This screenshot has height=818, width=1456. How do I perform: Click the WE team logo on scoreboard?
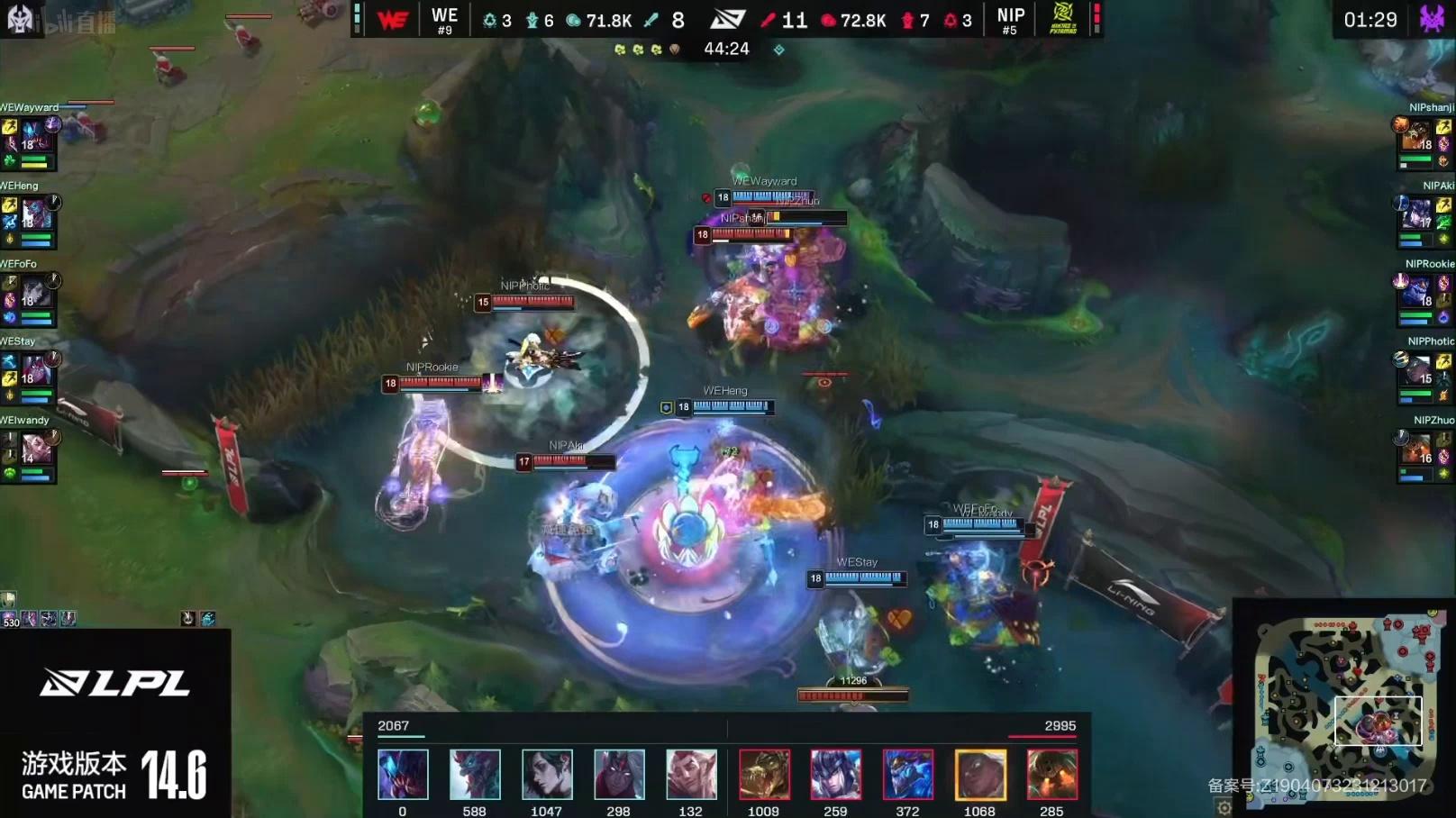click(x=393, y=19)
